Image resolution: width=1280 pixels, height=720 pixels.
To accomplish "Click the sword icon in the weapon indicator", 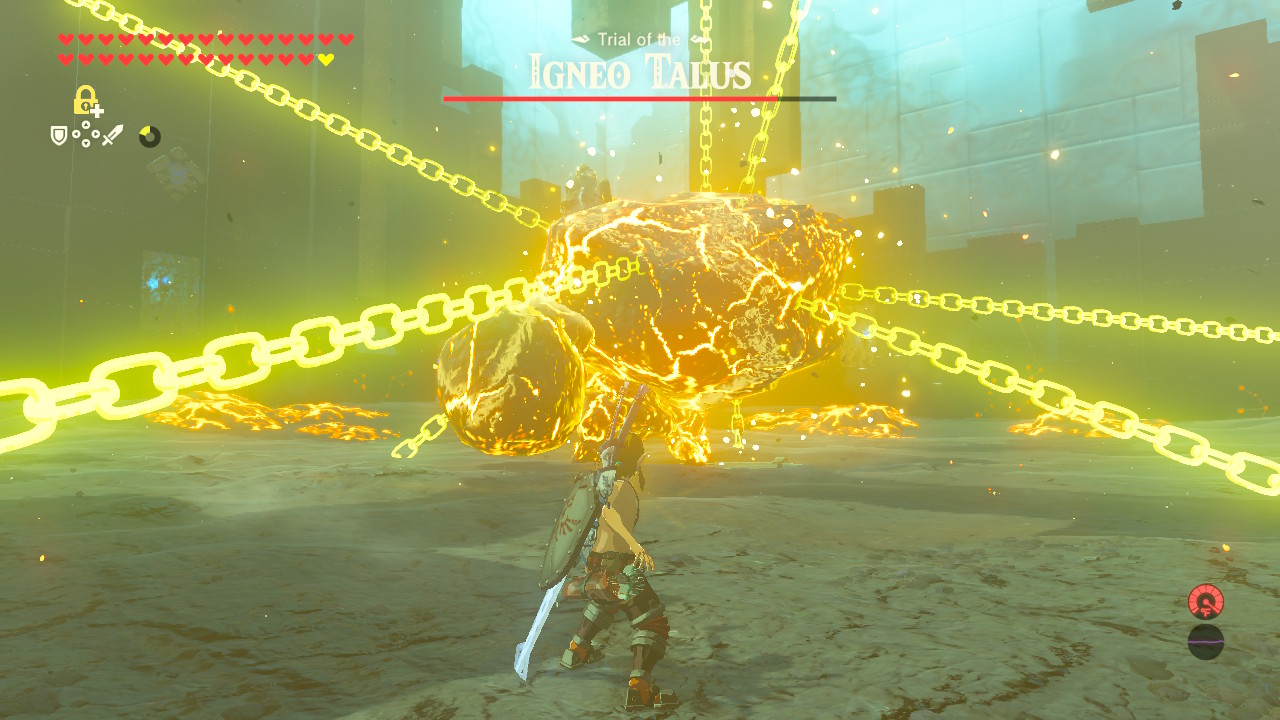I will (112, 134).
